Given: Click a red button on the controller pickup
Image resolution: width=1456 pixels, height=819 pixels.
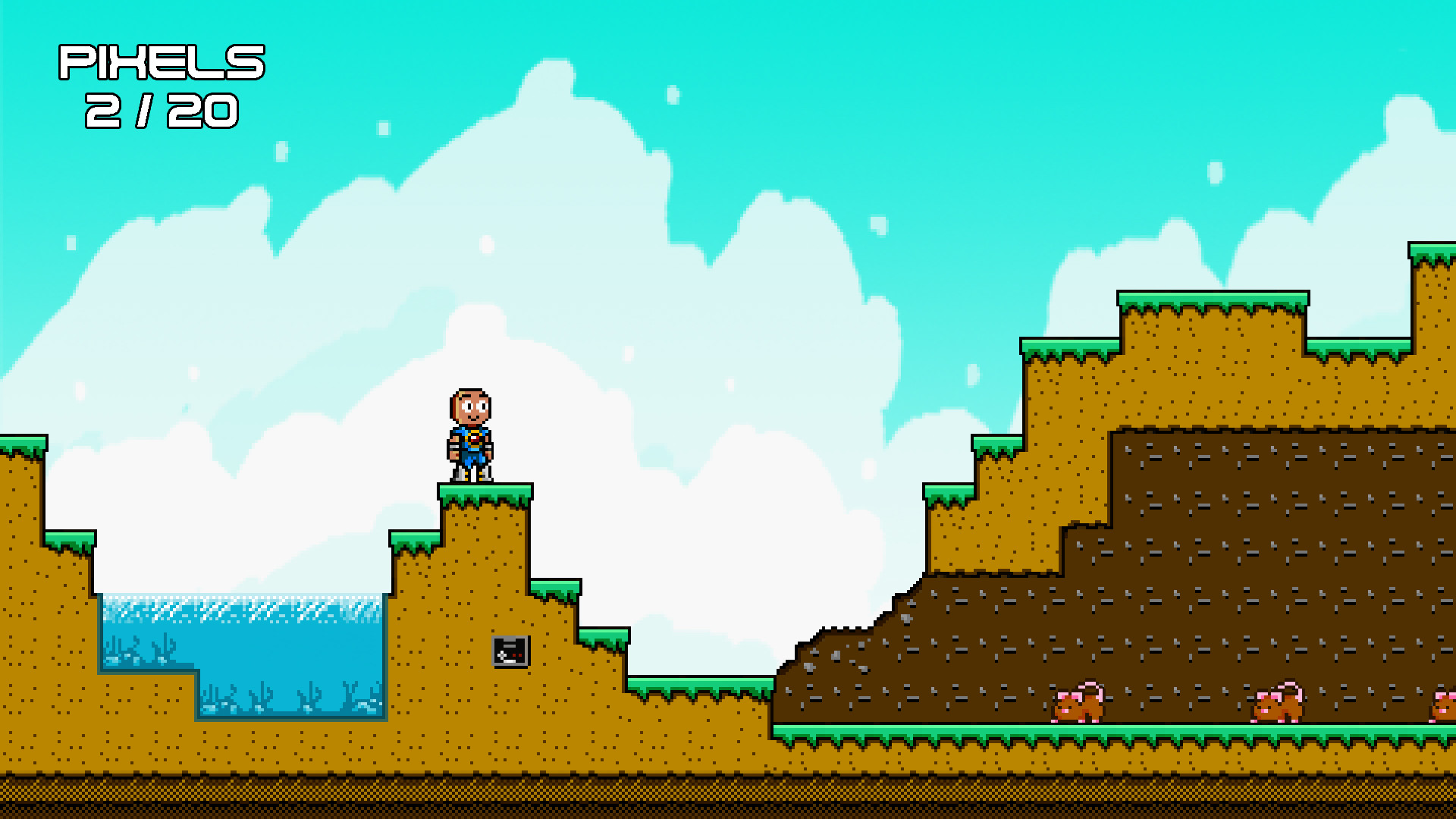Looking at the screenshot, I should [514, 655].
